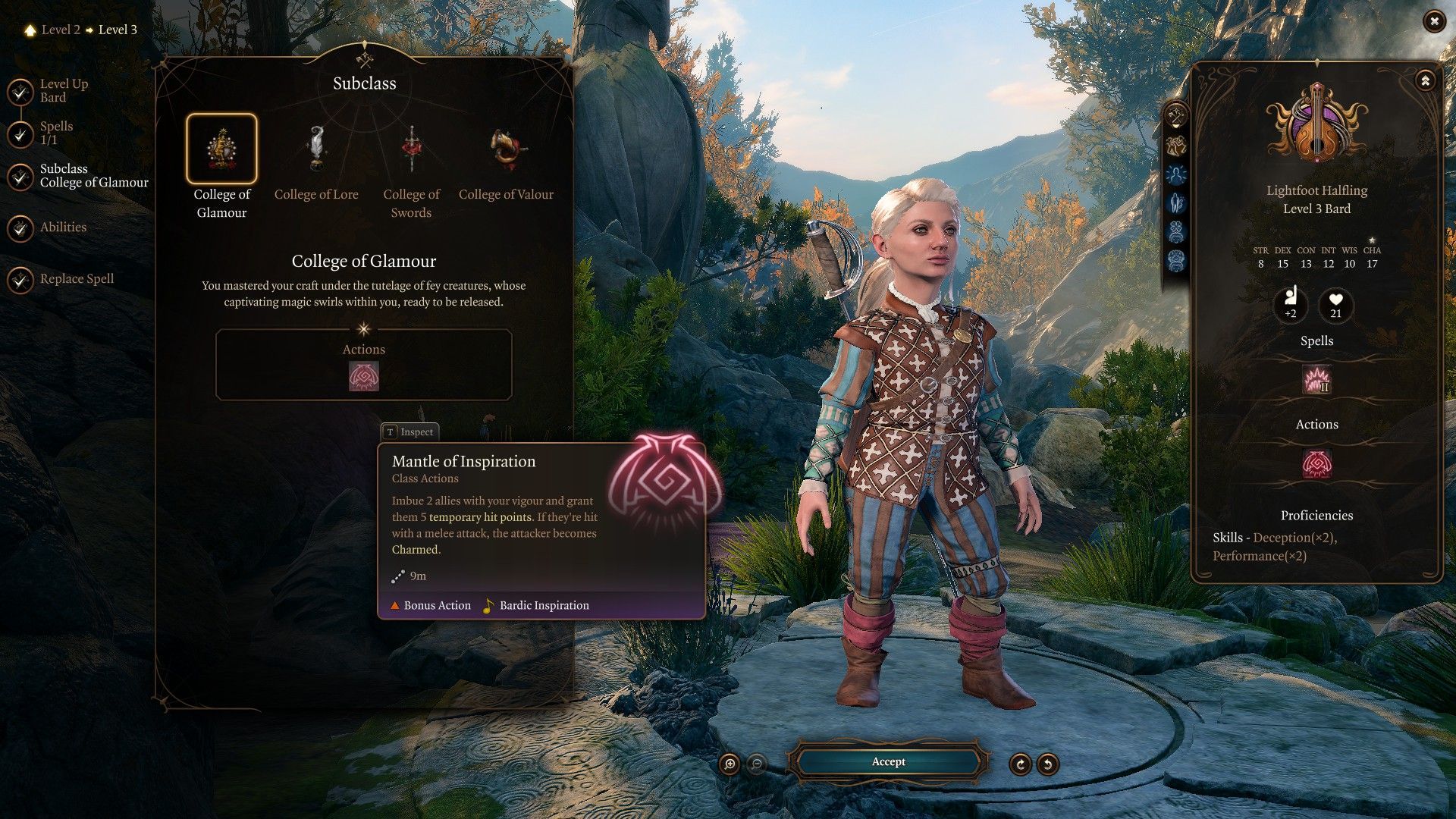Rotate the character counter-clockwise
The width and height of the screenshot is (1456, 819).
tap(1047, 764)
